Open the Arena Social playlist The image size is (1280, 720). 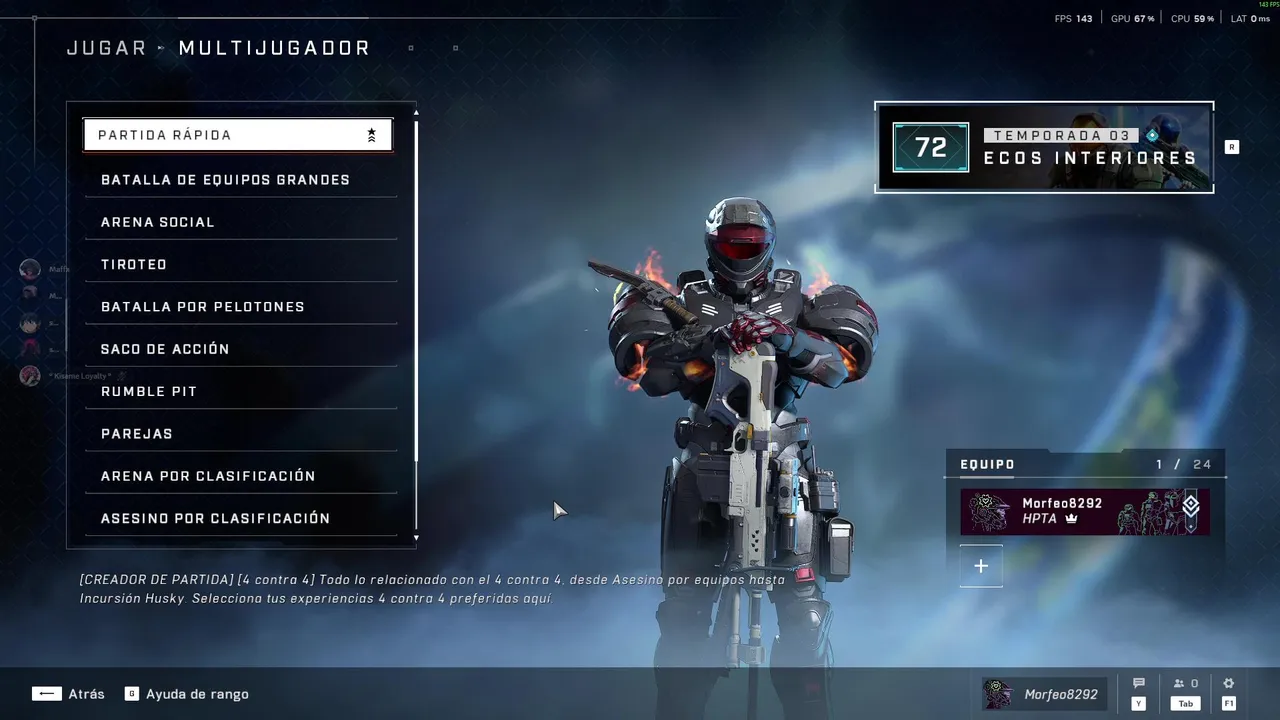pyautogui.click(x=240, y=222)
